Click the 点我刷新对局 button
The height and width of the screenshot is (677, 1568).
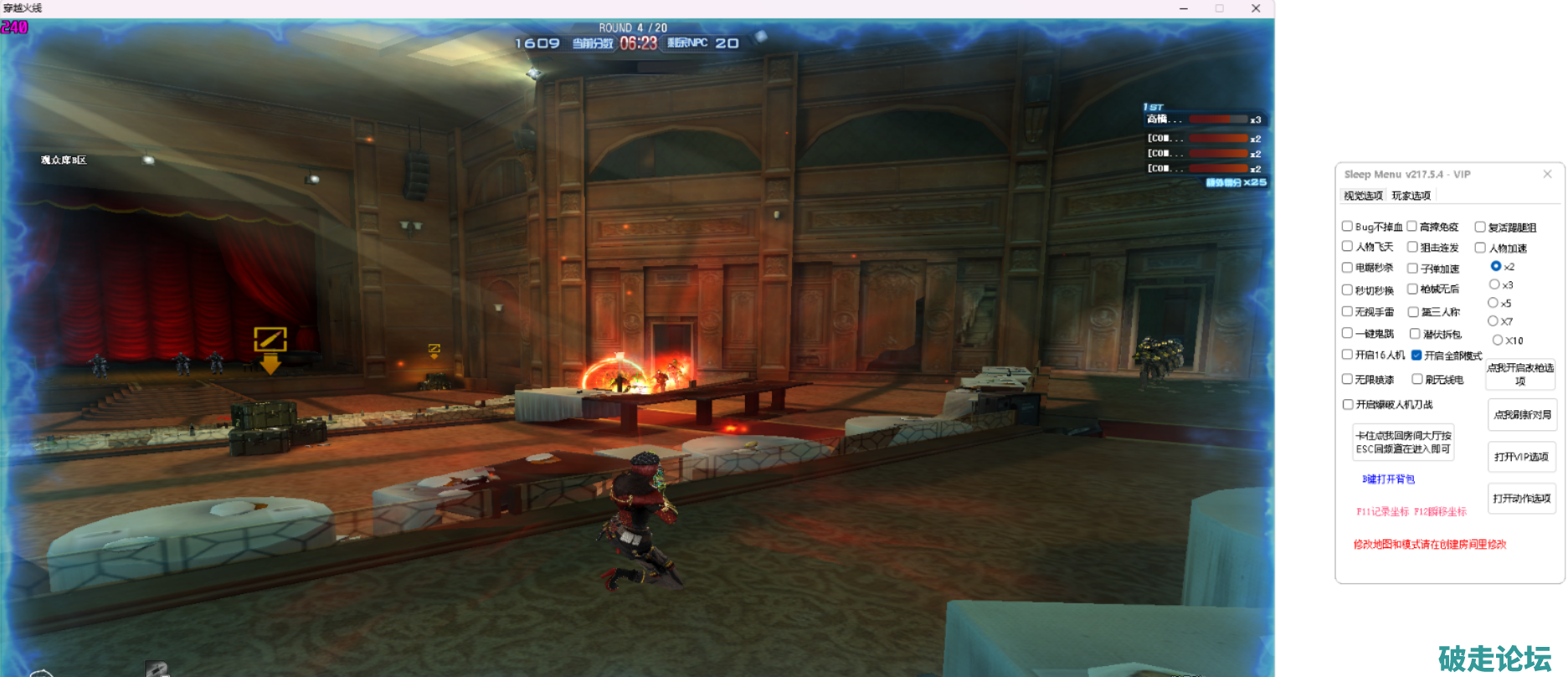1522,415
